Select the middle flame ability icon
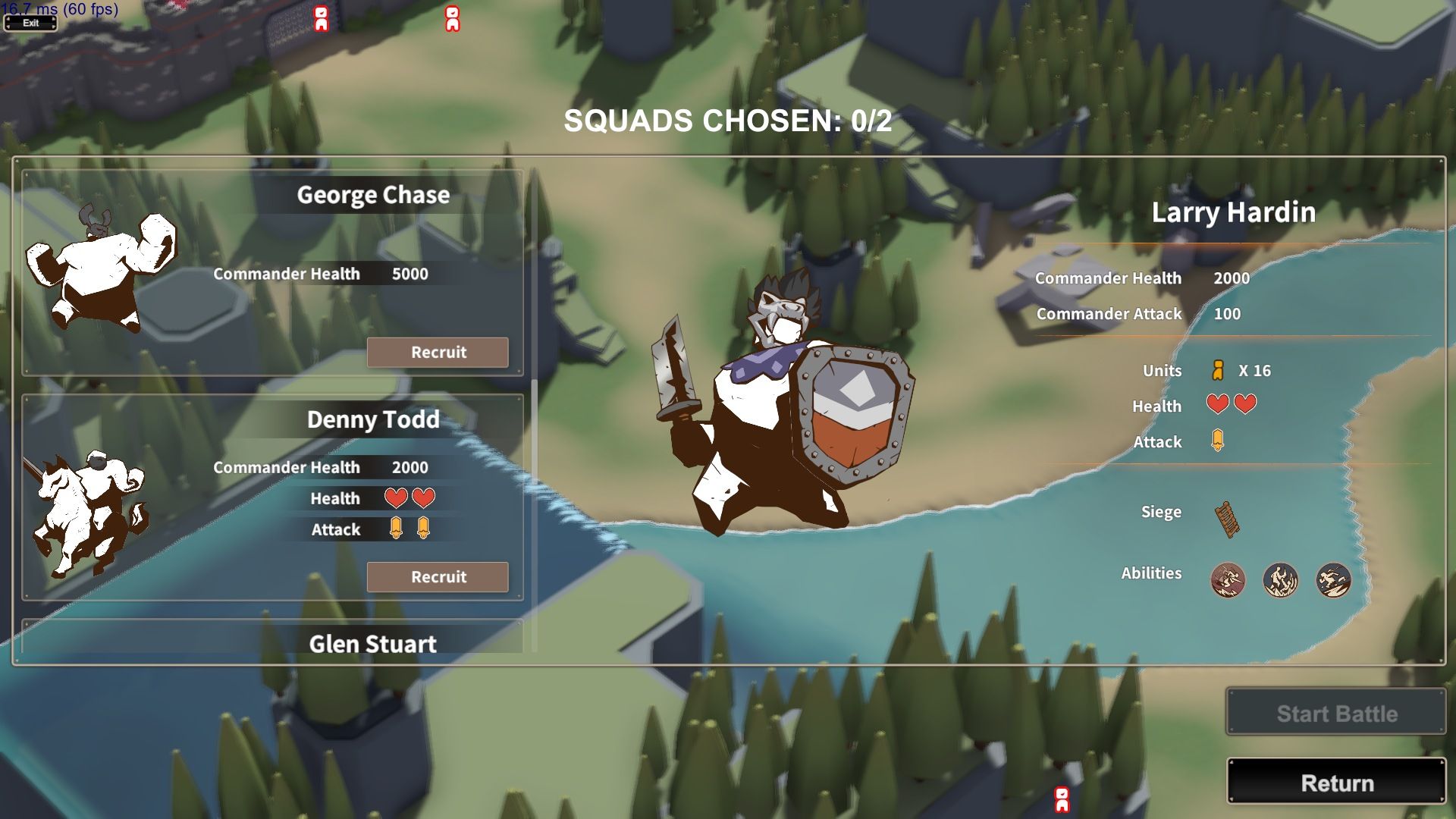This screenshot has width=1456, height=819. pos(1280,580)
